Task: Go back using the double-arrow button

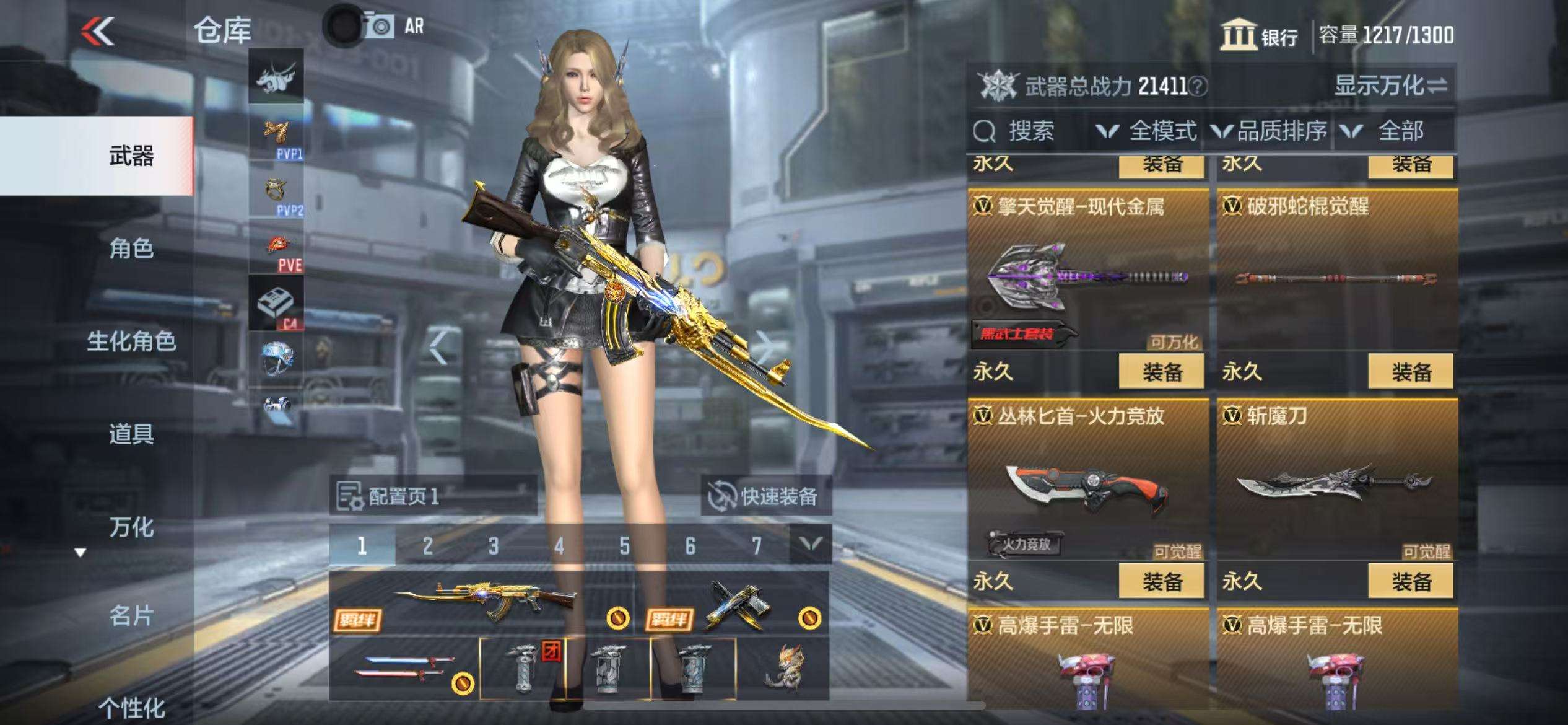Action: coord(98,31)
